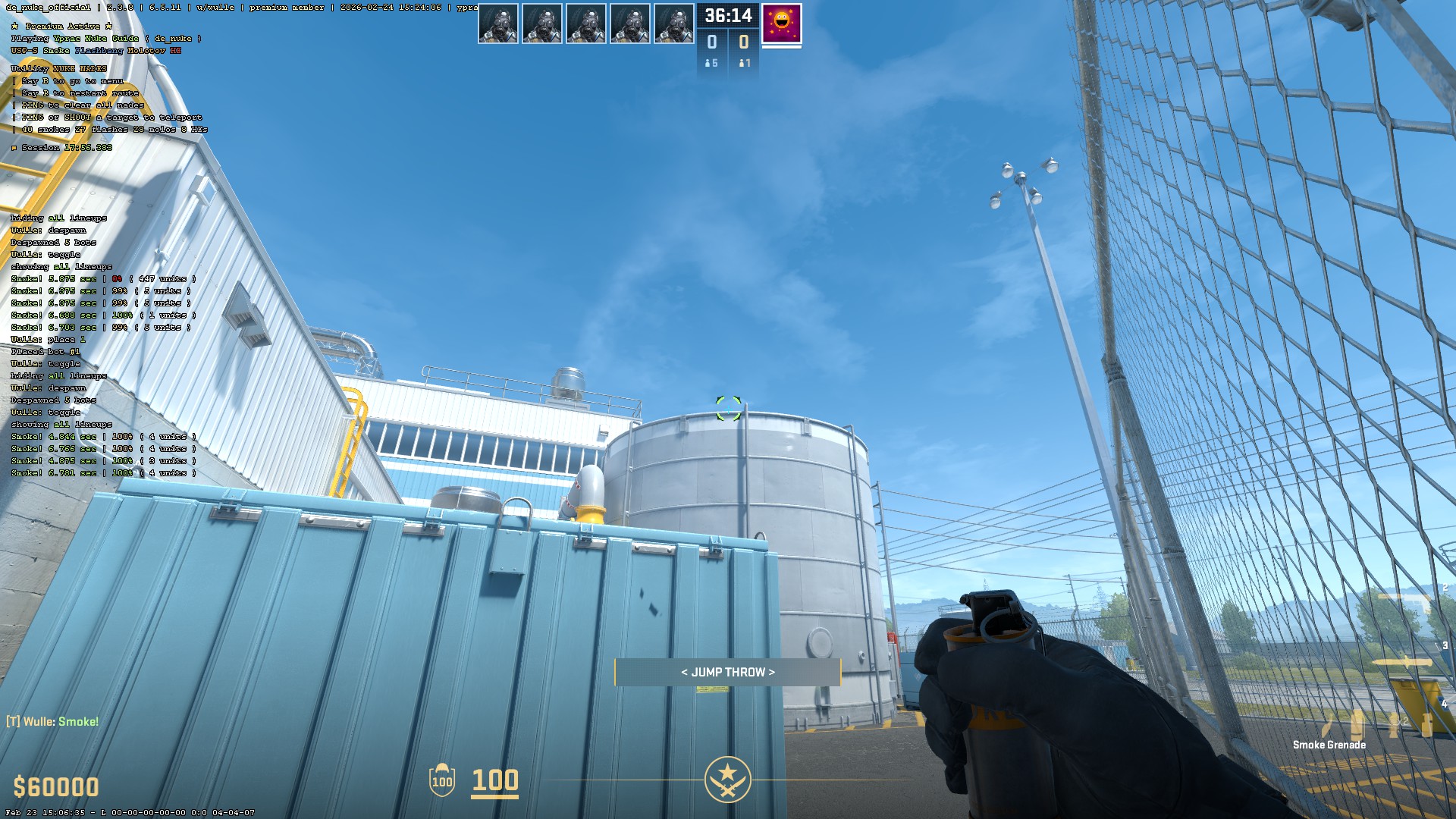Select the CT score panel showing 0

click(711, 43)
